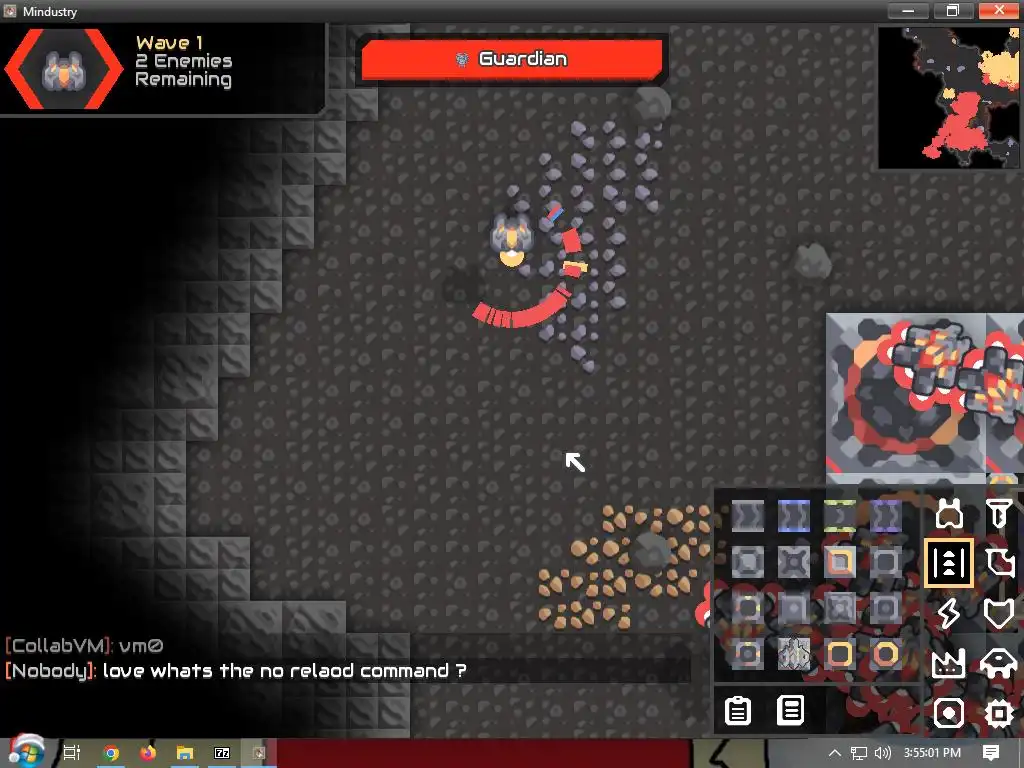This screenshot has height=768, width=1024.
Task: Select the purple armored conveyor block
Action: tap(885, 516)
